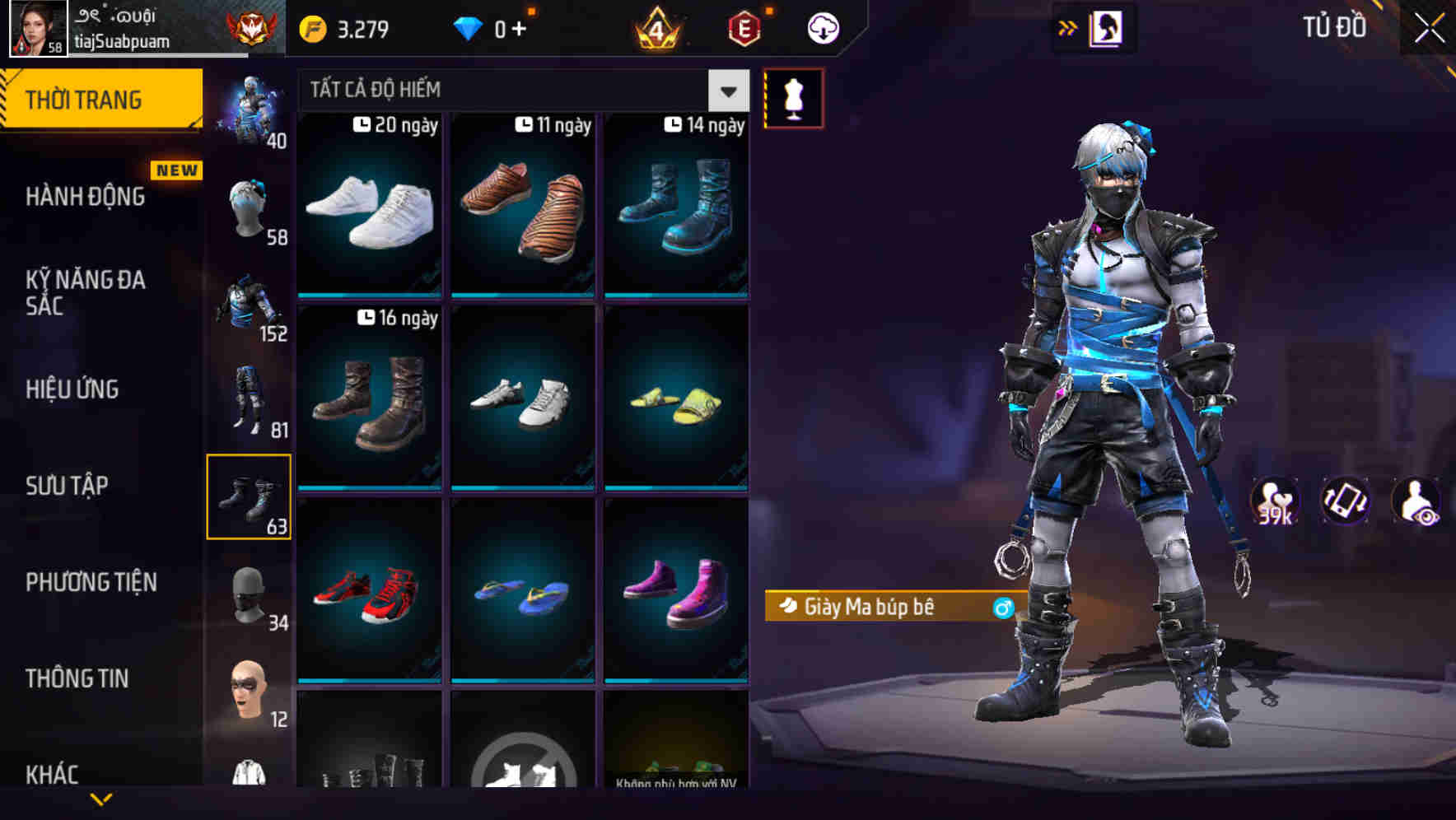Select the mannequin outfit preview icon
Image resolution: width=1456 pixels, height=820 pixels.
tap(792, 97)
